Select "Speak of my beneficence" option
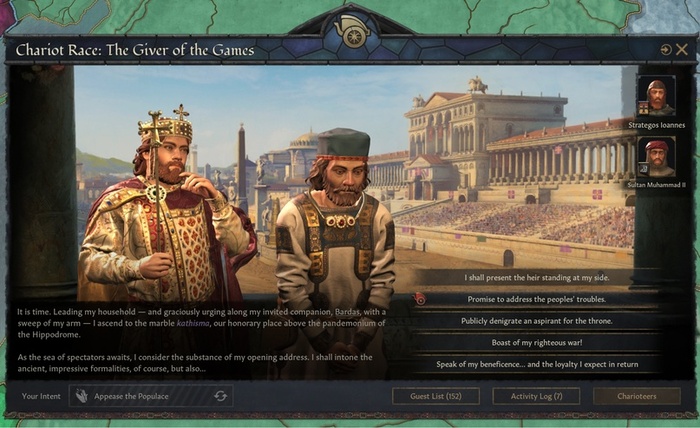700x428 pixels. 536,364
